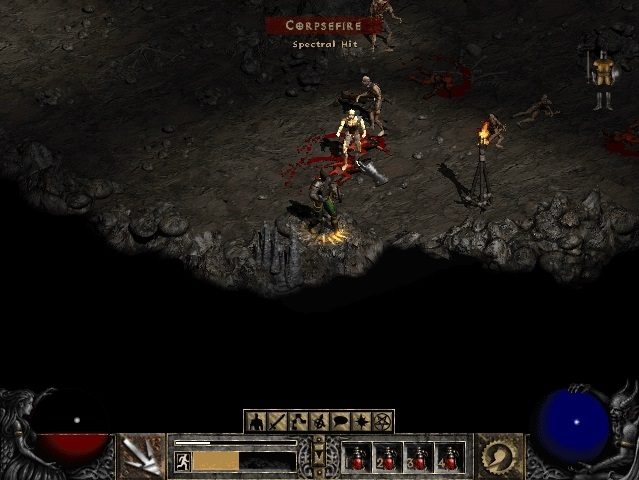Select the left-hand arrow skill button
The image size is (639, 480).
coord(142,455)
